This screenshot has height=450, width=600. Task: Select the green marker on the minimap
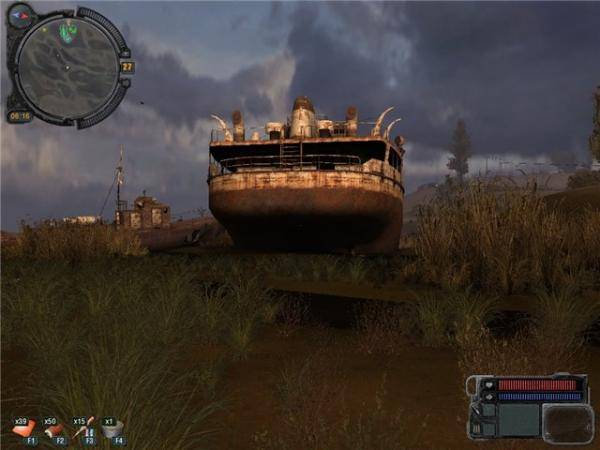point(68,32)
